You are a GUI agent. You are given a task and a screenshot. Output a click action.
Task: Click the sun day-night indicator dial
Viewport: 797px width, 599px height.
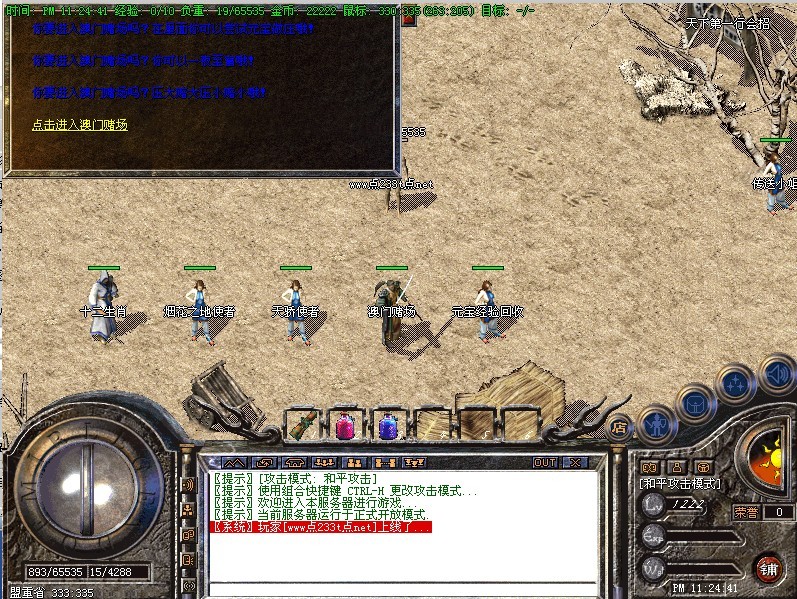tap(768, 458)
